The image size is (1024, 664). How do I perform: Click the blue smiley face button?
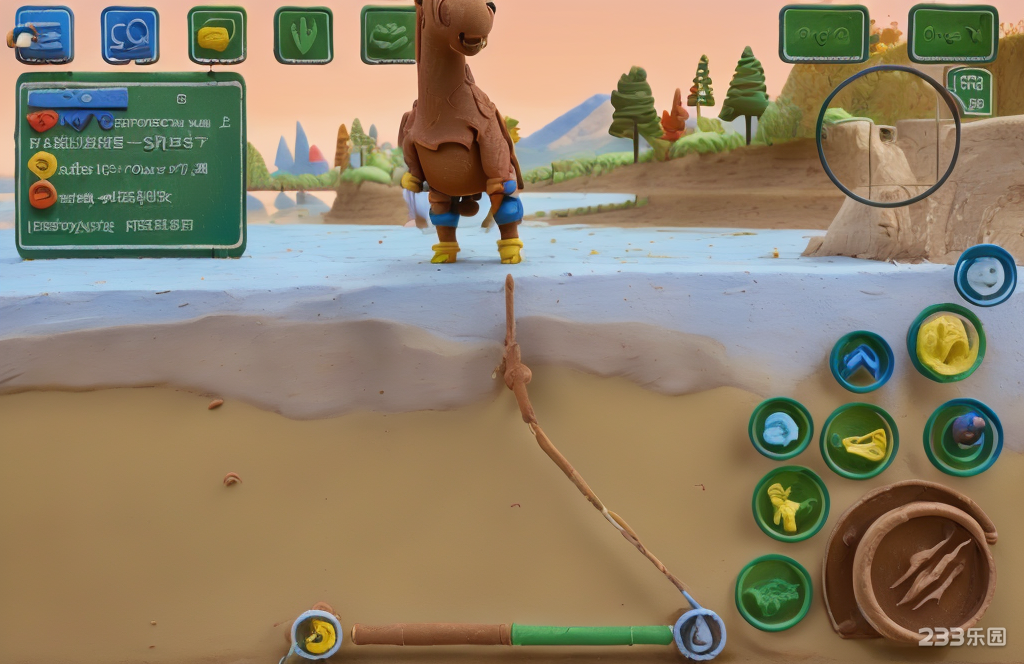click(x=985, y=275)
